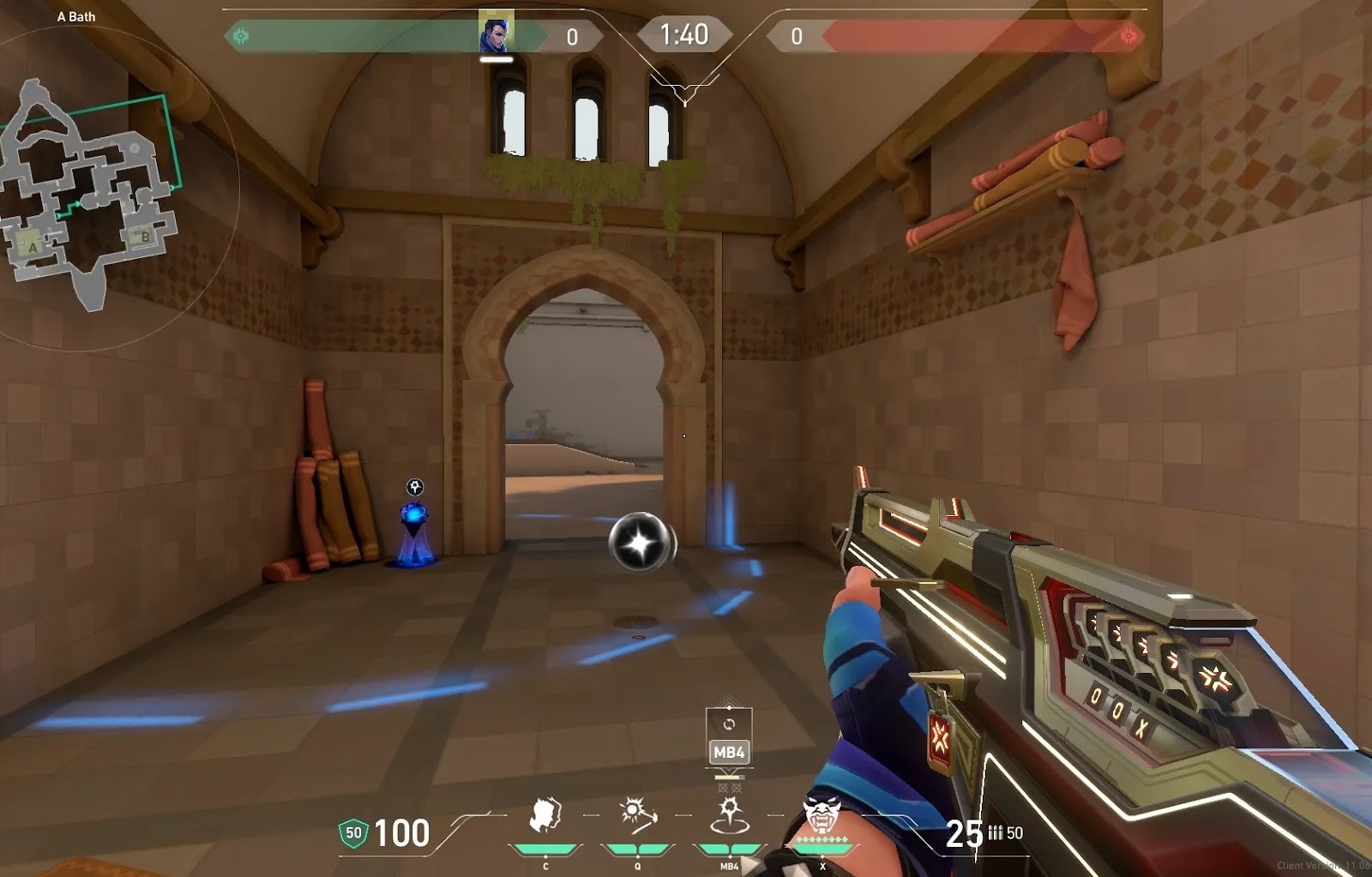Activate the Gatecrash teleport ability icon
The height and width of the screenshot is (877, 1372).
pos(729,814)
